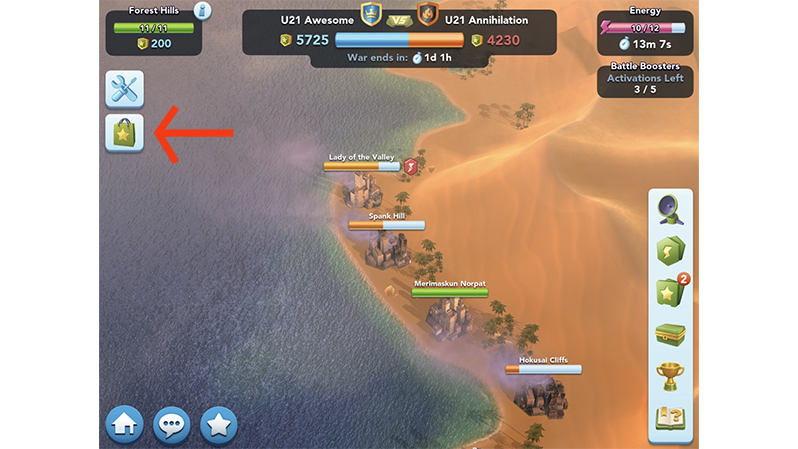Choose the Spank Hill city target
Image resolution: width=798 pixels, height=449 pixels.
(386, 246)
